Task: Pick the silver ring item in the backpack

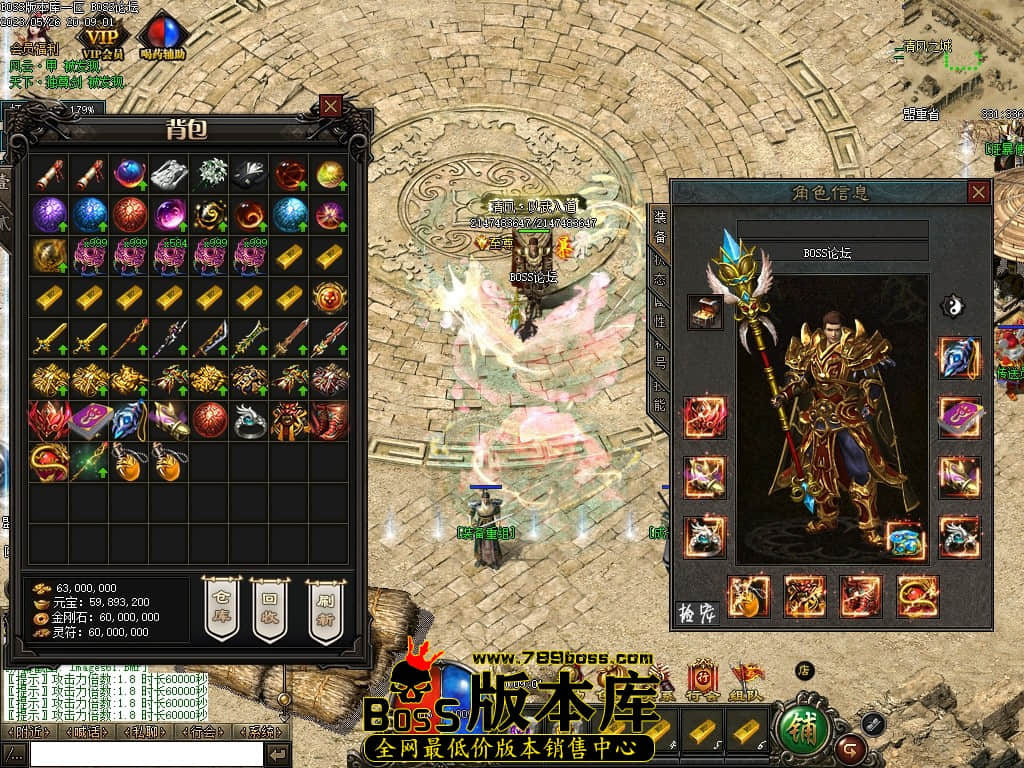Action: (249, 421)
